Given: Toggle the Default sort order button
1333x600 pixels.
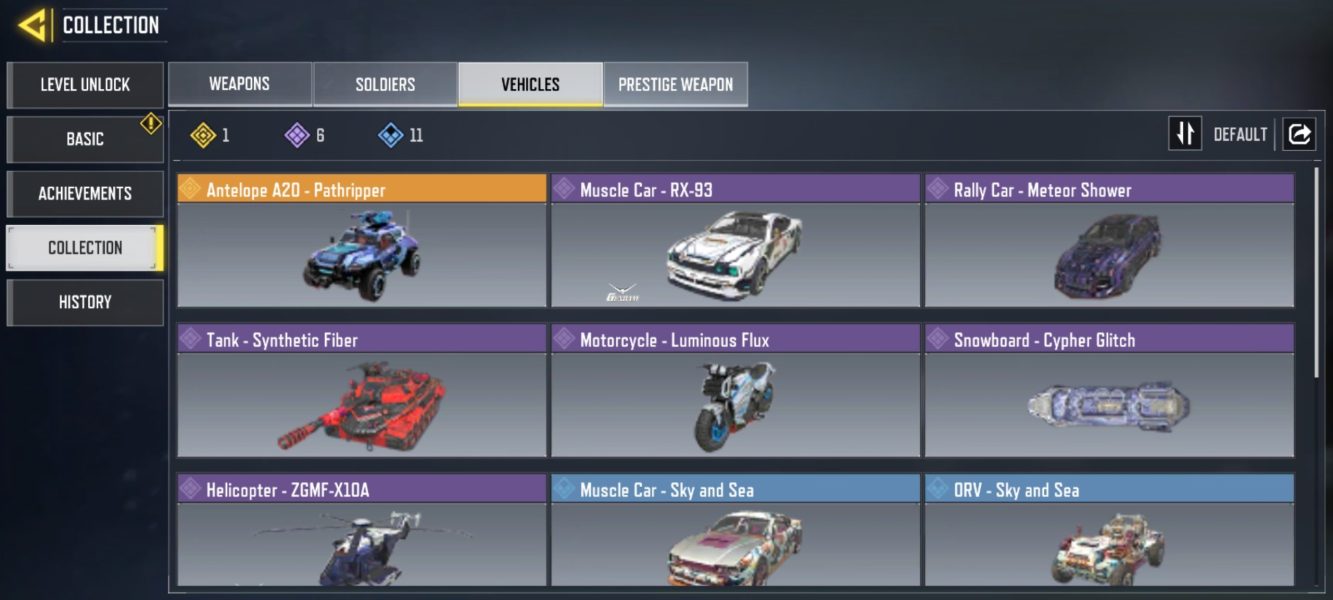Looking at the screenshot, I should click(1185, 134).
